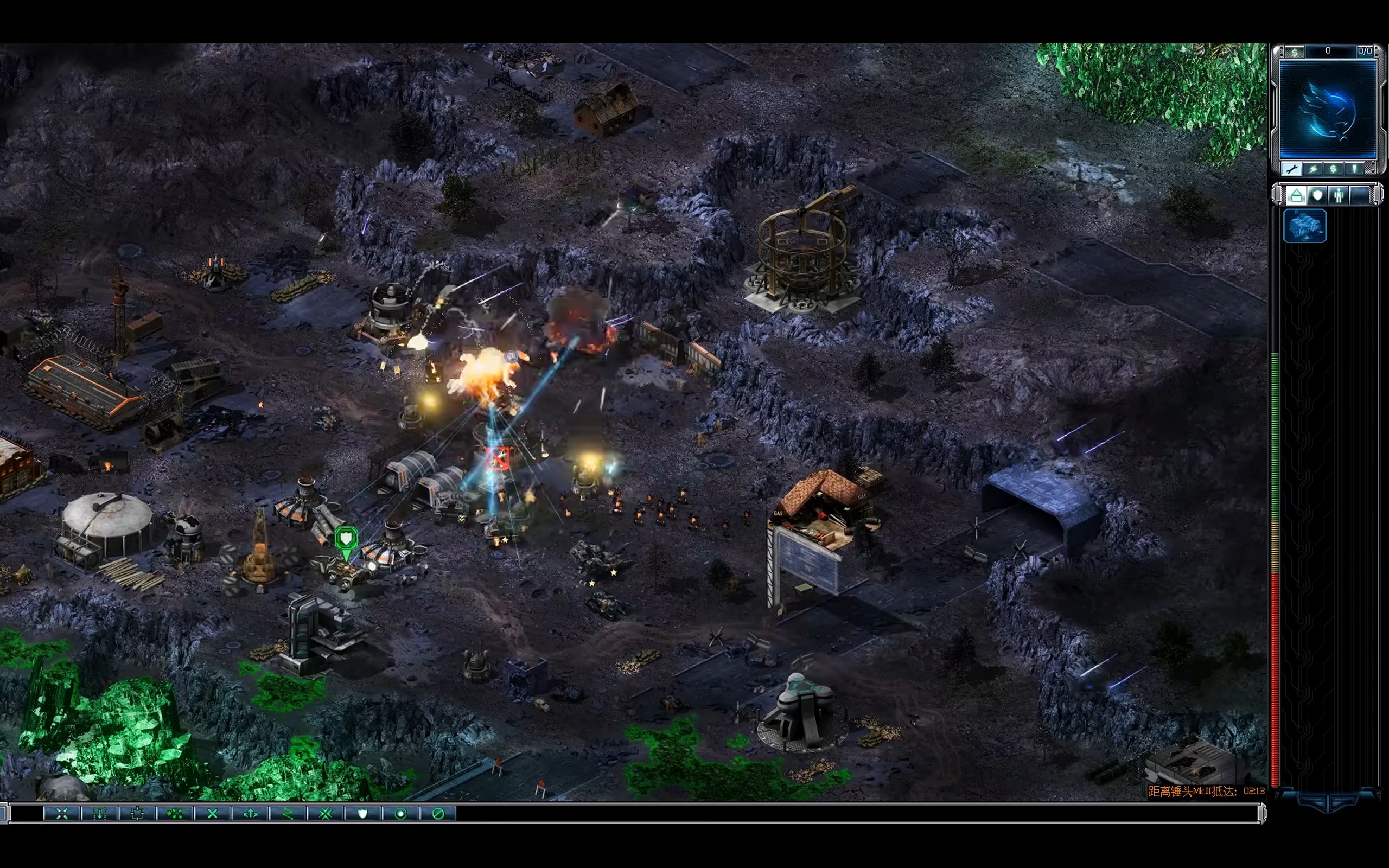Switch to the structures build tab
Image resolution: width=1389 pixels, height=868 pixels.
pos(1296,195)
